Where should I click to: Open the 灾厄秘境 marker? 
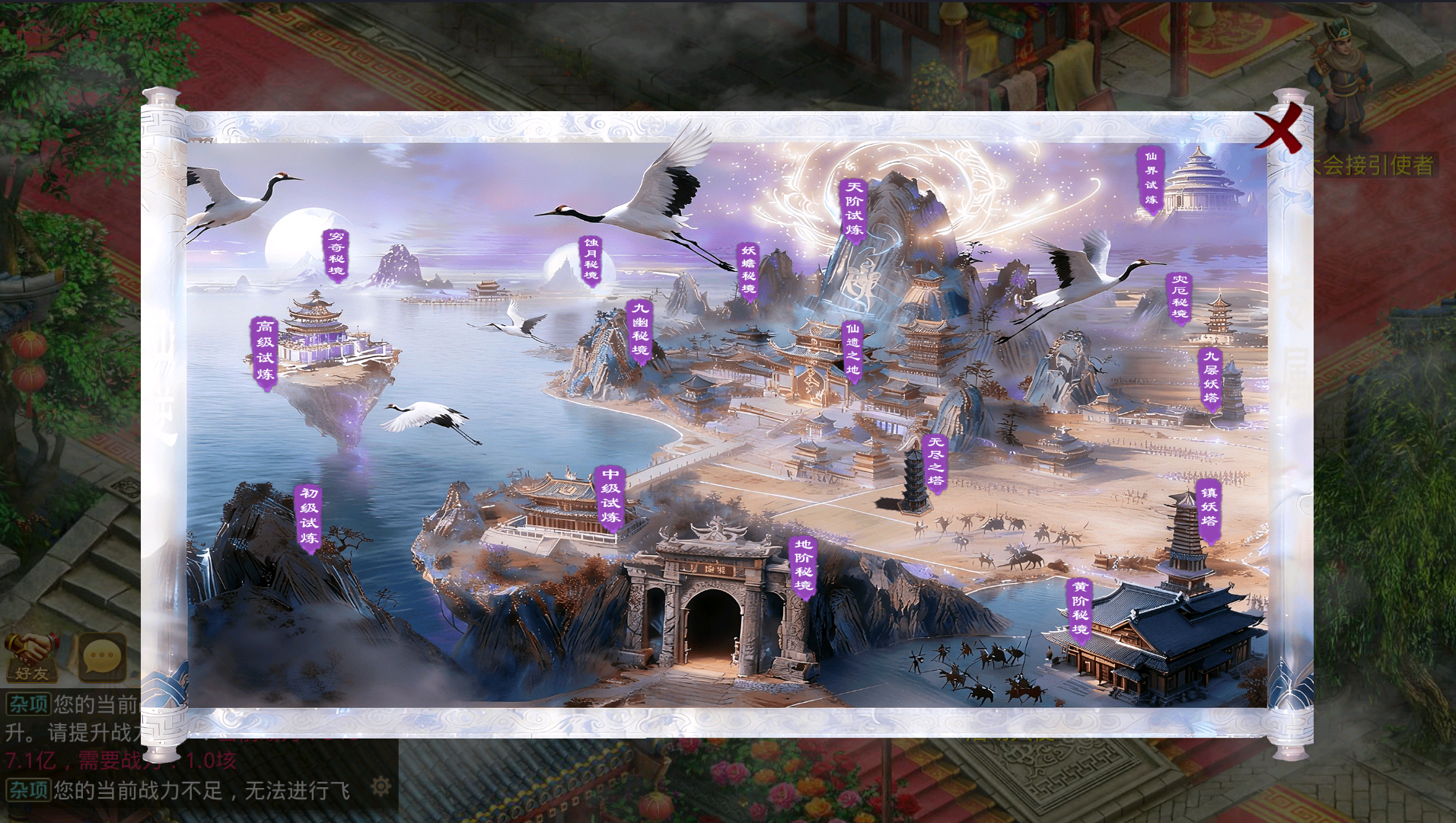coord(1179,296)
